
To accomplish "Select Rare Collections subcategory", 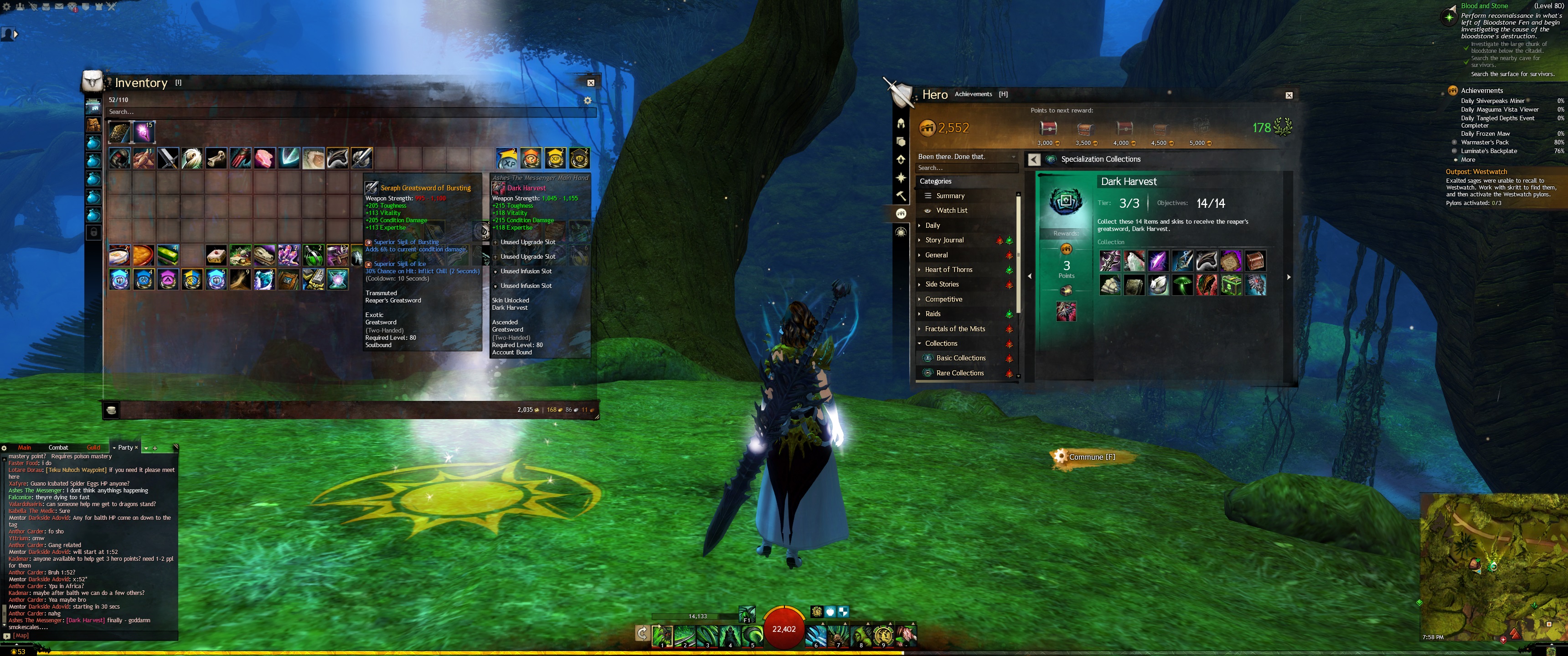I will pyautogui.click(x=959, y=373).
